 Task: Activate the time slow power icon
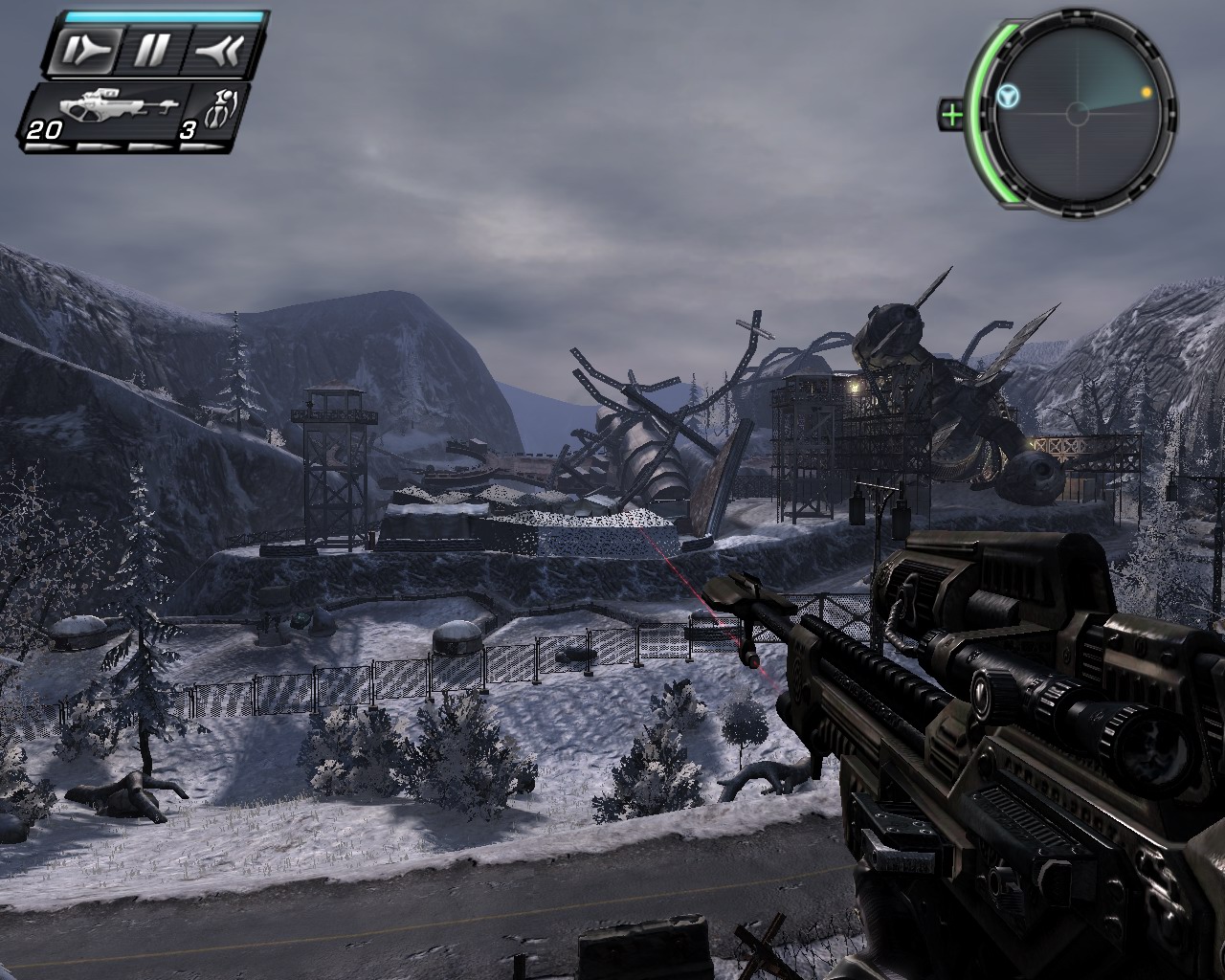click(x=83, y=49)
